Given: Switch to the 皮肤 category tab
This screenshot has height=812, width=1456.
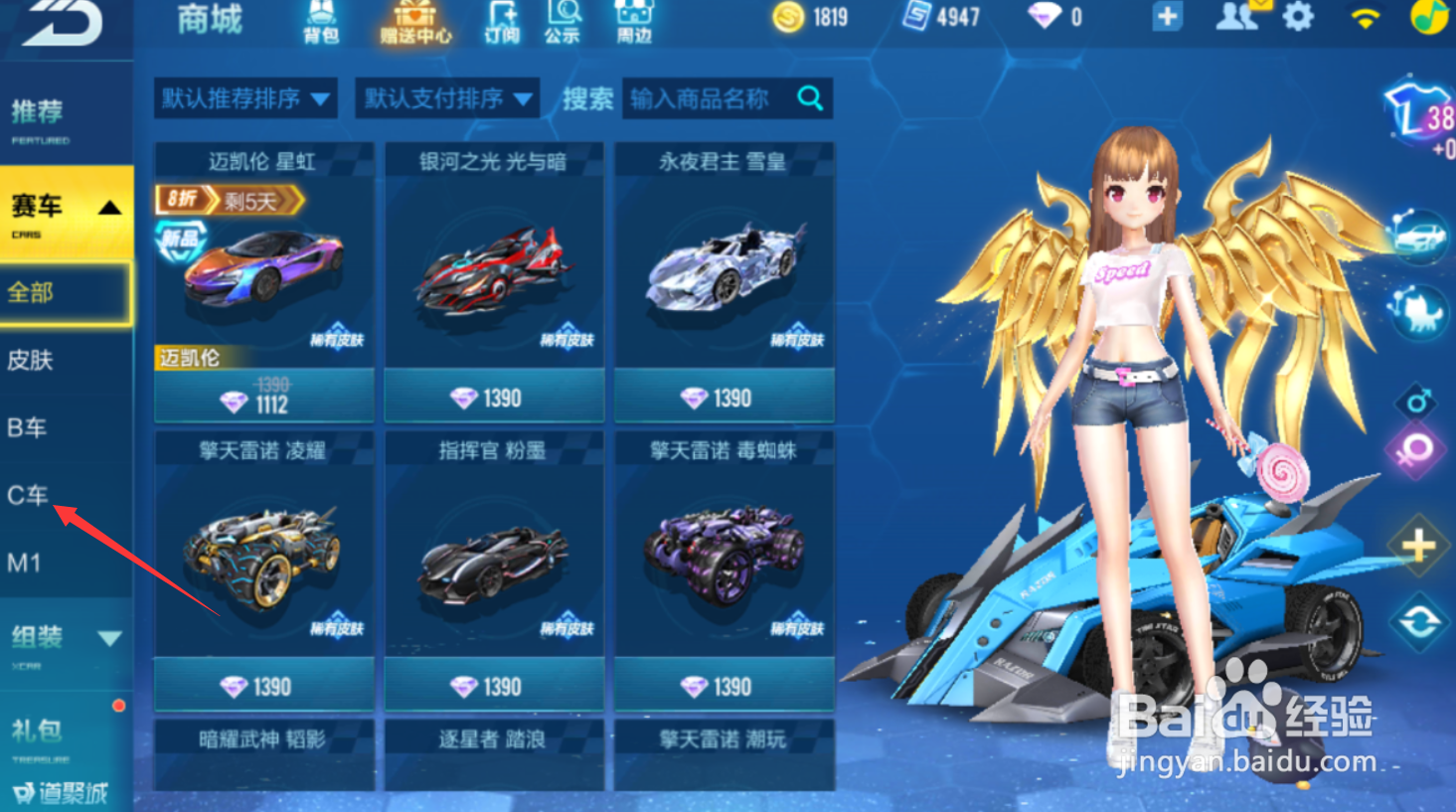Looking at the screenshot, I should pos(30,361).
